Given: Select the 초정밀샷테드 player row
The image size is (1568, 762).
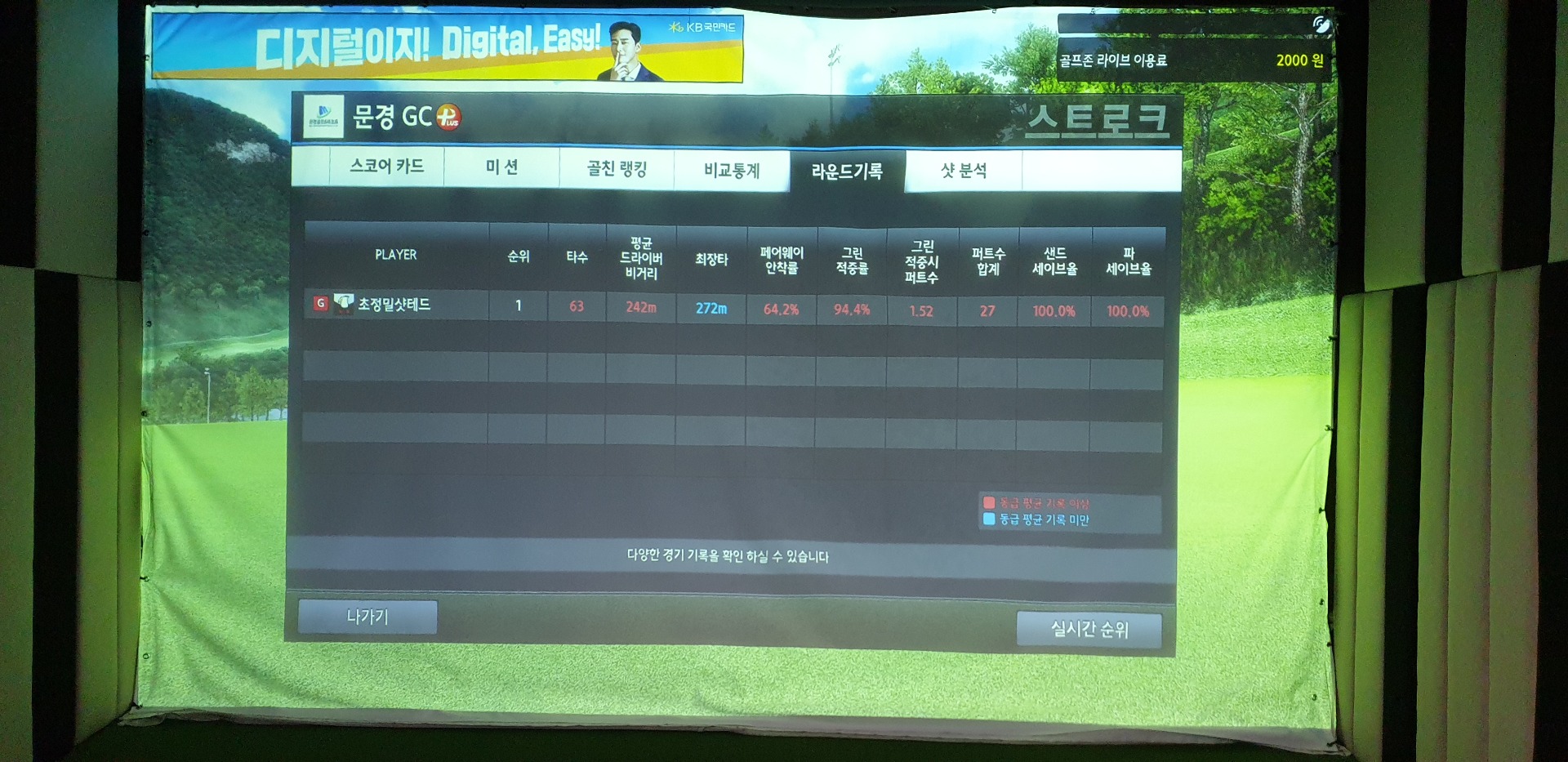Looking at the screenshot, I should point(394,305).
